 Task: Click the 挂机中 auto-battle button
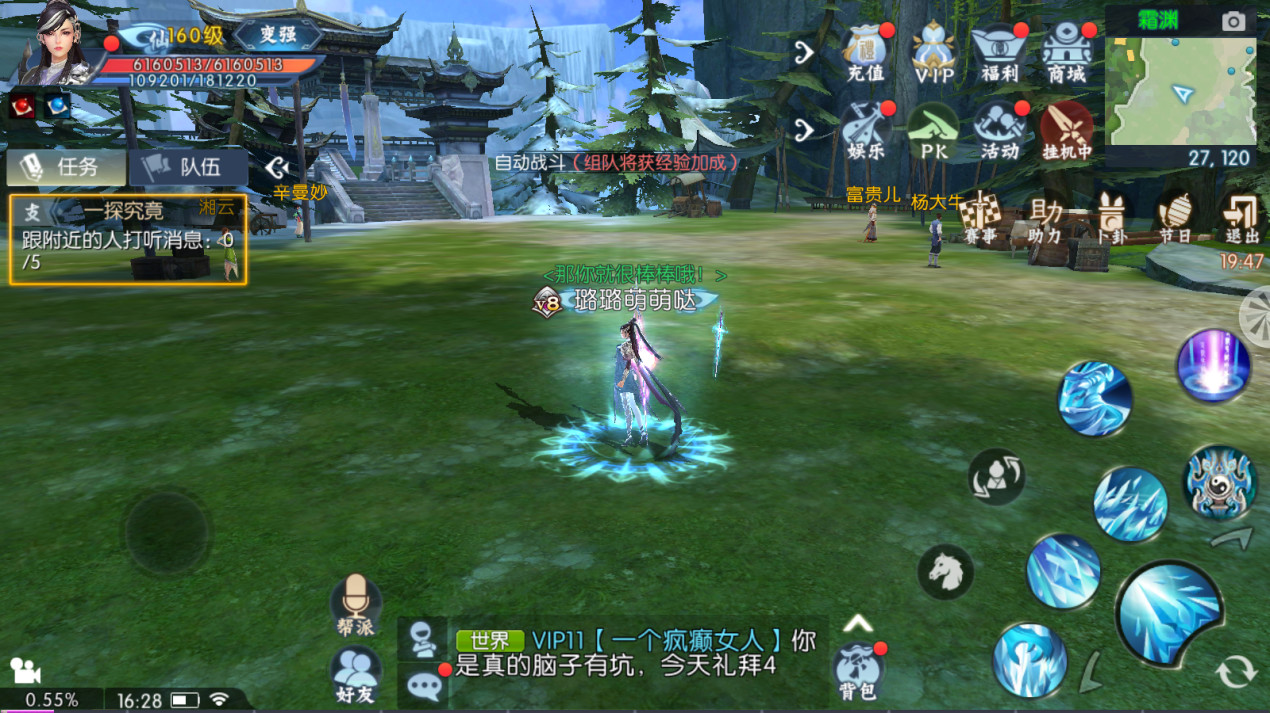[x=1067, y=131]
